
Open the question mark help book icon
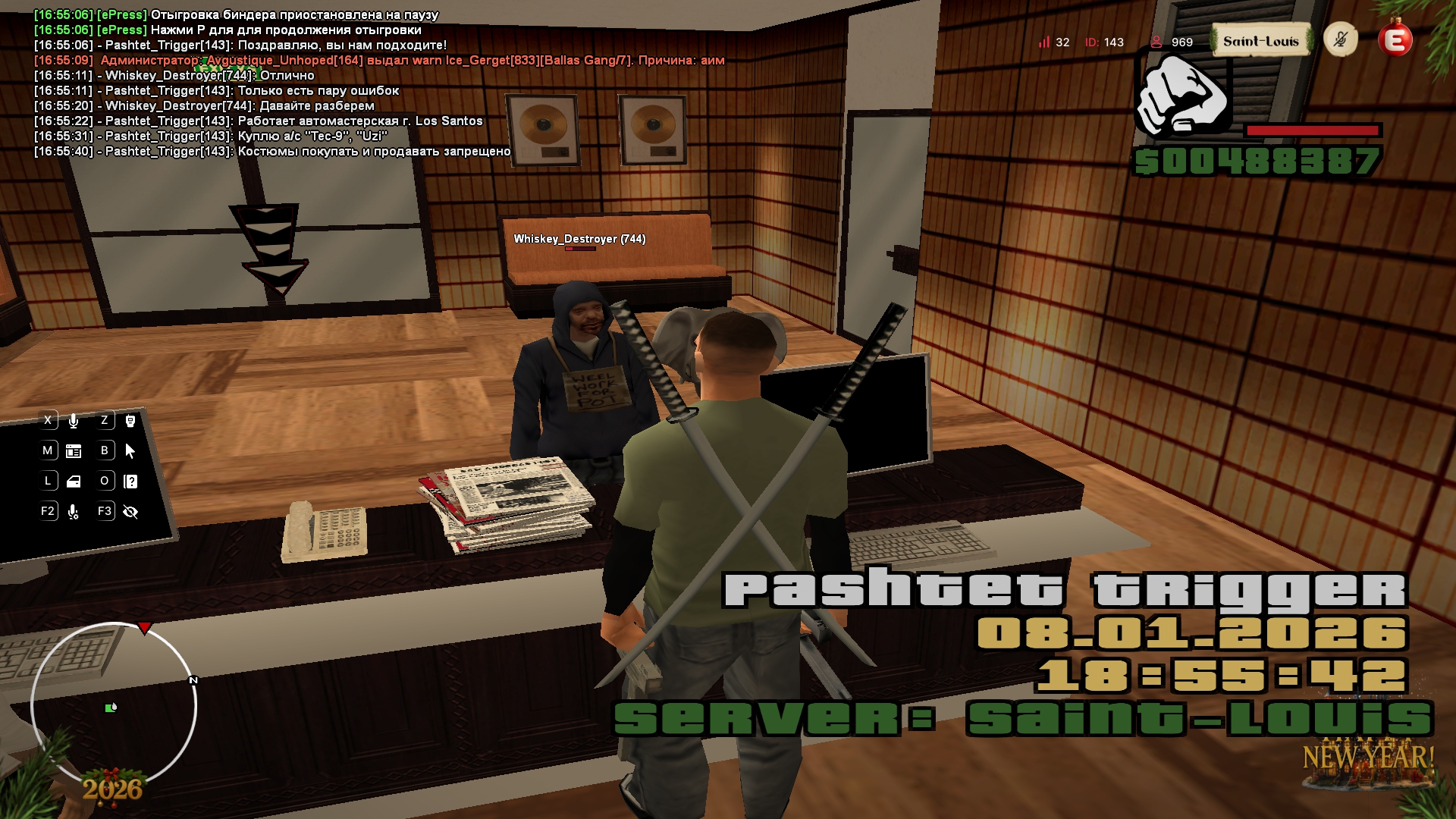(130, 482)
